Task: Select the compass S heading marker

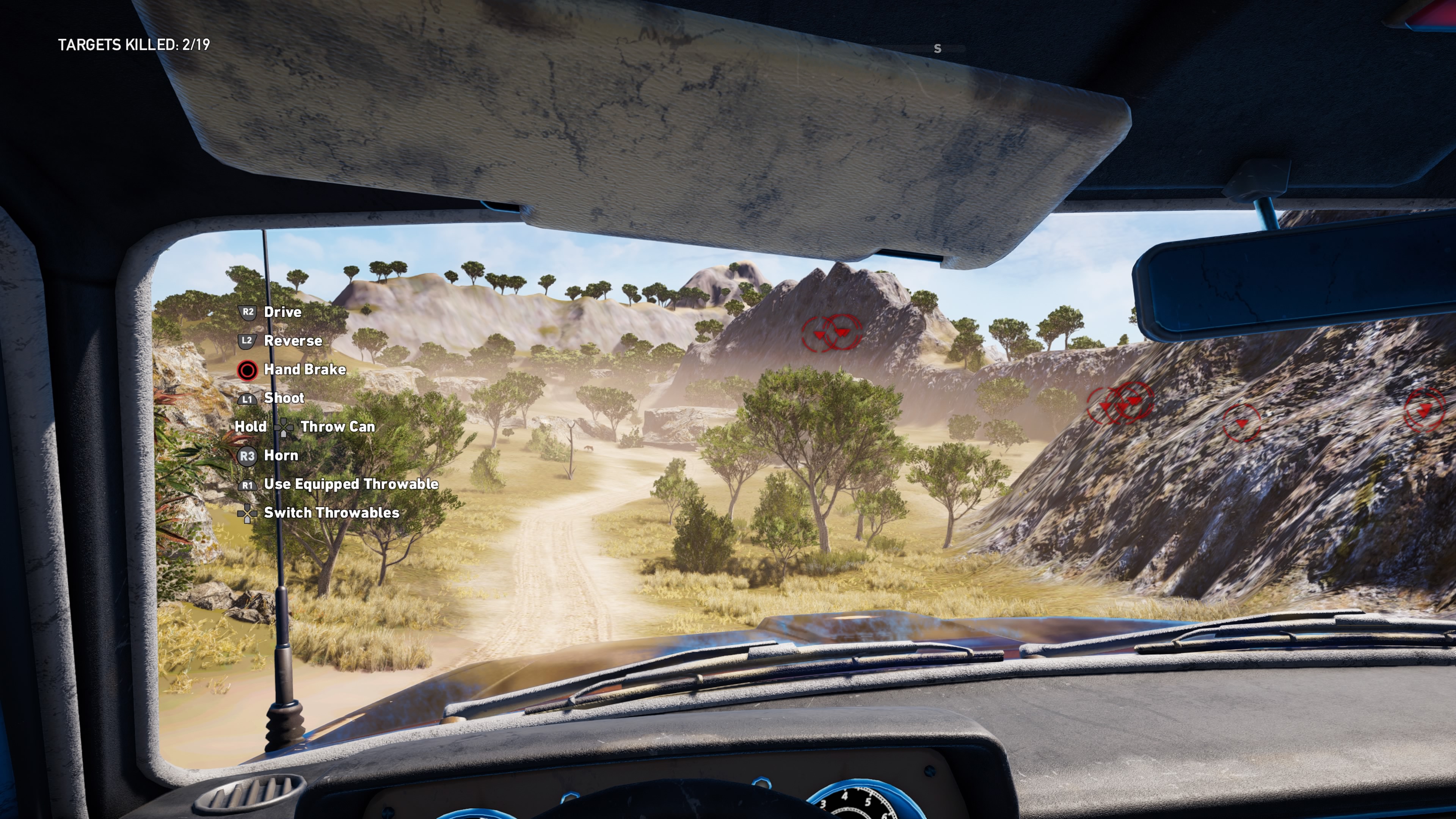Action: pos(937,49)
